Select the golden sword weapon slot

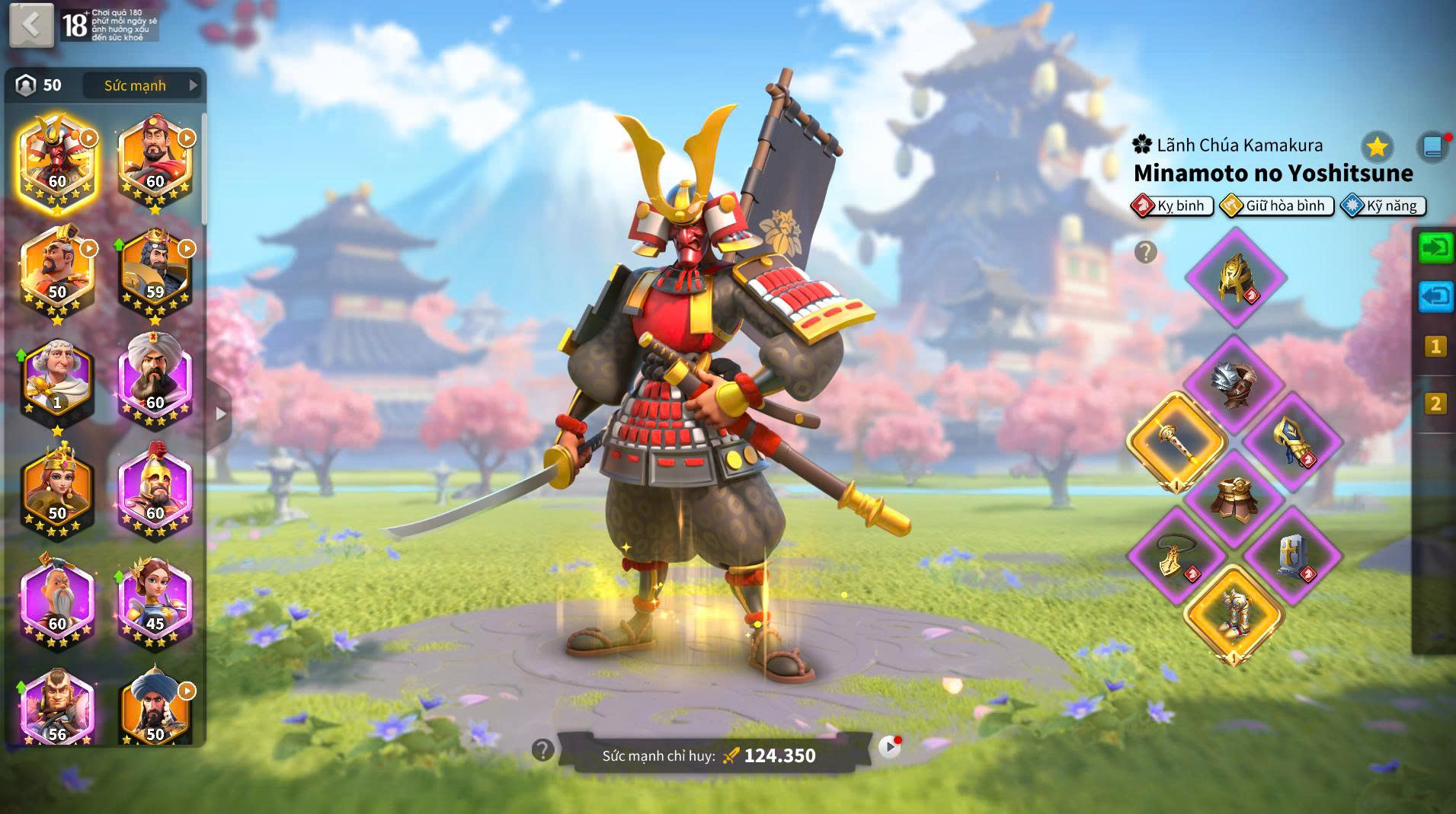point(1177,442)
